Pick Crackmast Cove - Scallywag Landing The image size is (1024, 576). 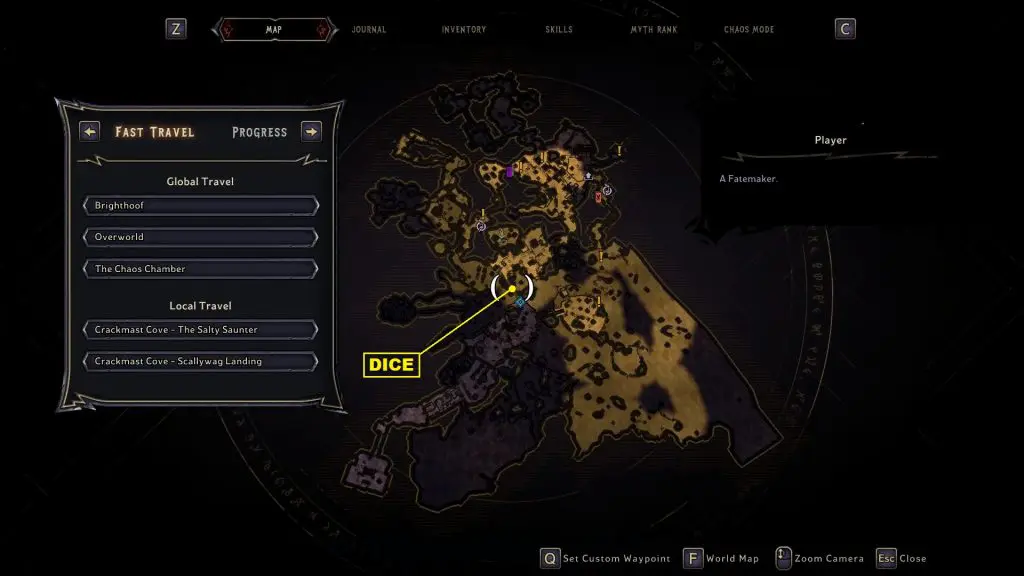[201, 361]
